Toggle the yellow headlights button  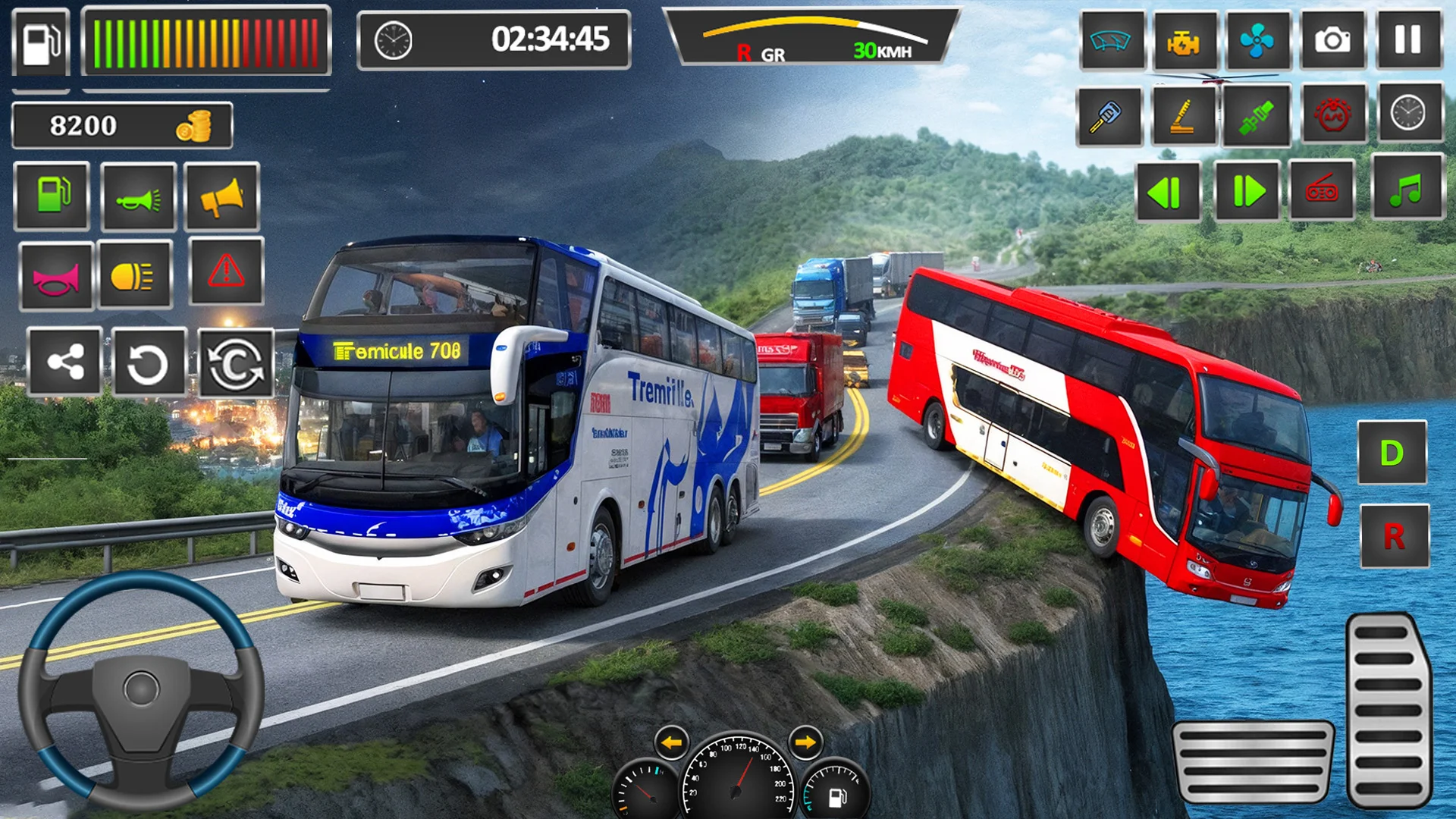tap(133, 275)
